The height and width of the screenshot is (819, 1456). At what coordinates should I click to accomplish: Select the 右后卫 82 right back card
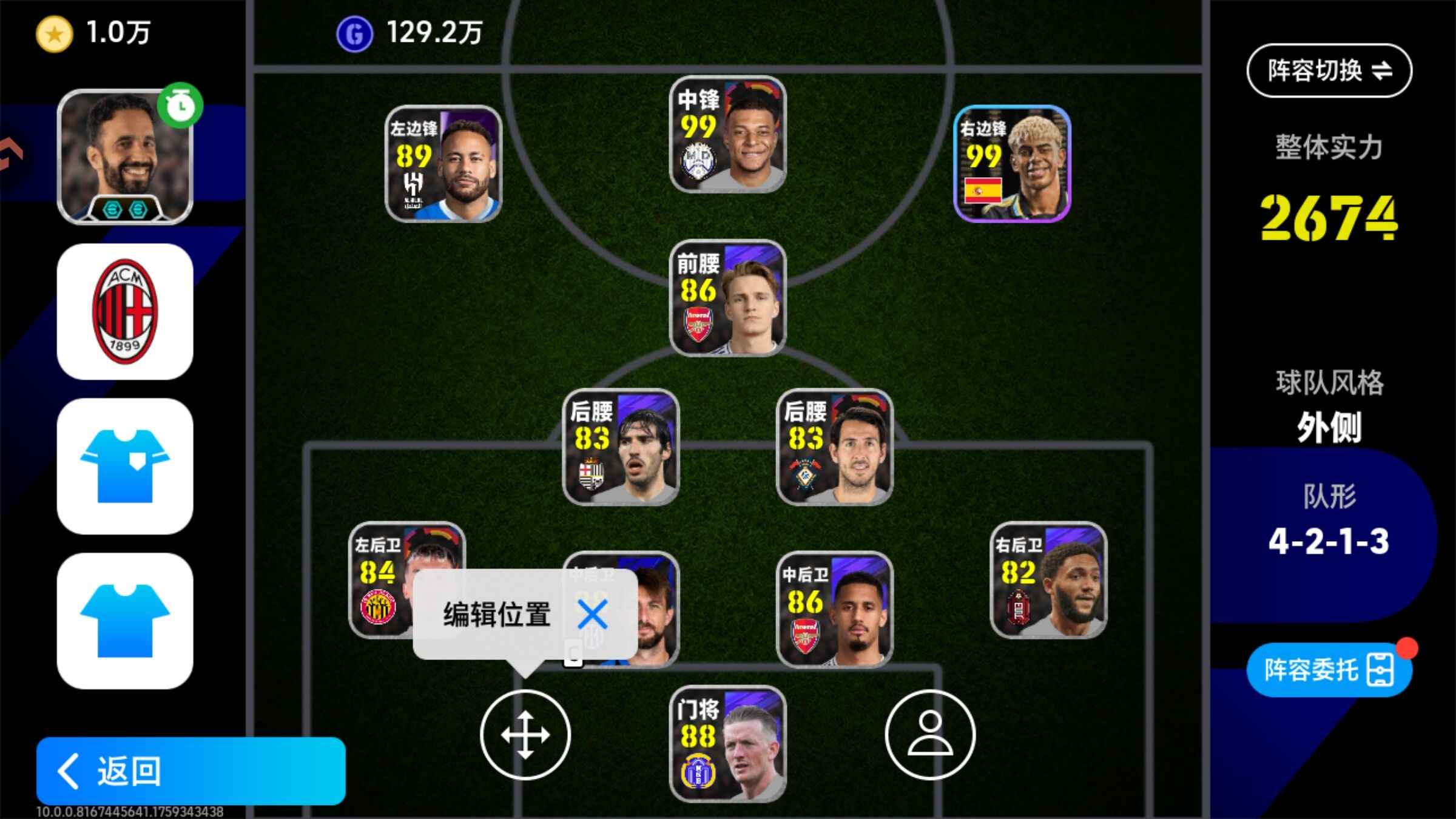click(x=1048, y=580)
